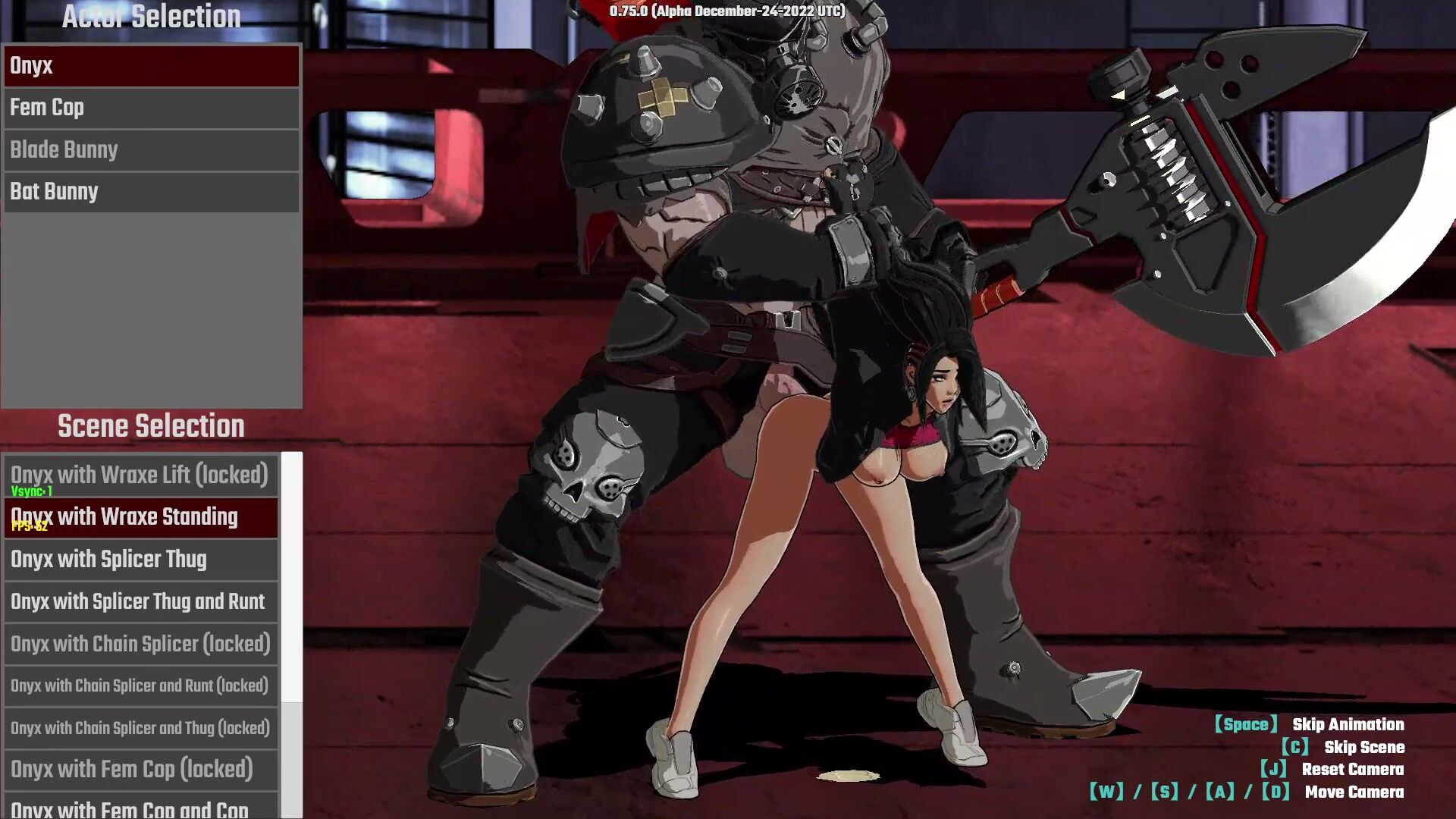Select Onyx in the actor list
1456x819 pixels.
click(151, 66)
